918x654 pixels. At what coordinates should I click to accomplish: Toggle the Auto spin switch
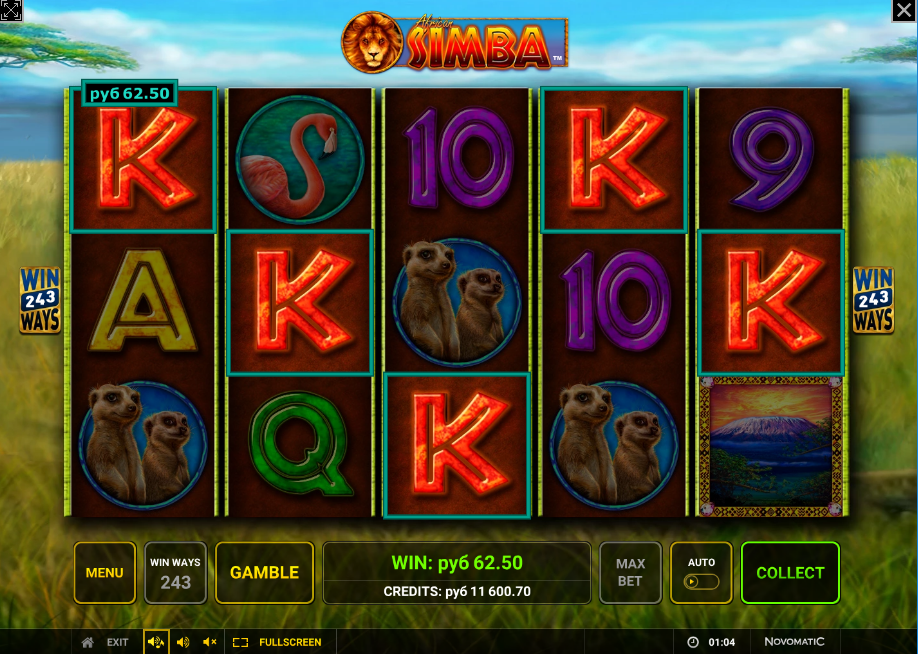click(700, 581)
